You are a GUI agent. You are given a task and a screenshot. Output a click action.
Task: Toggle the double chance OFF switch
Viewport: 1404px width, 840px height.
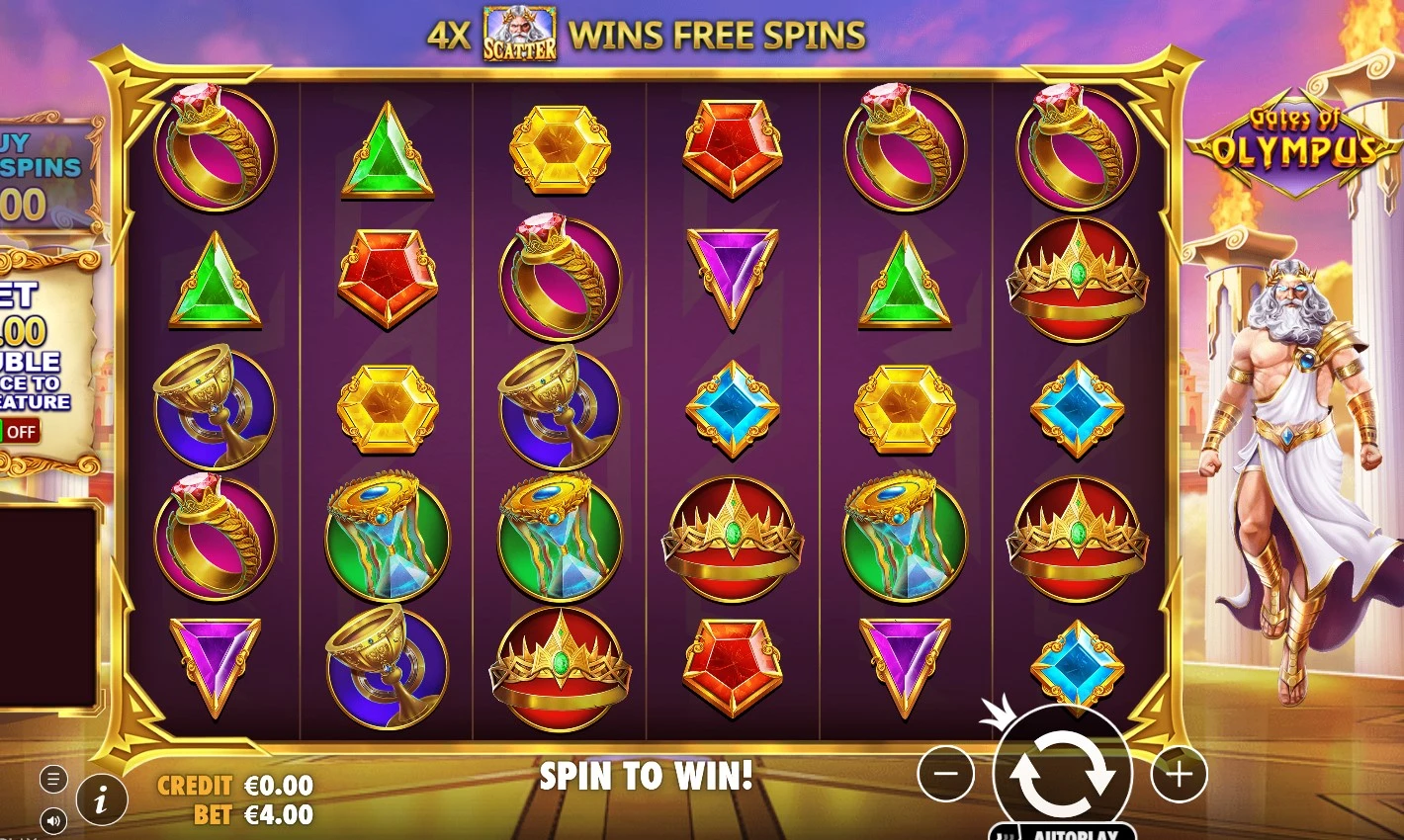coord(20,431)
